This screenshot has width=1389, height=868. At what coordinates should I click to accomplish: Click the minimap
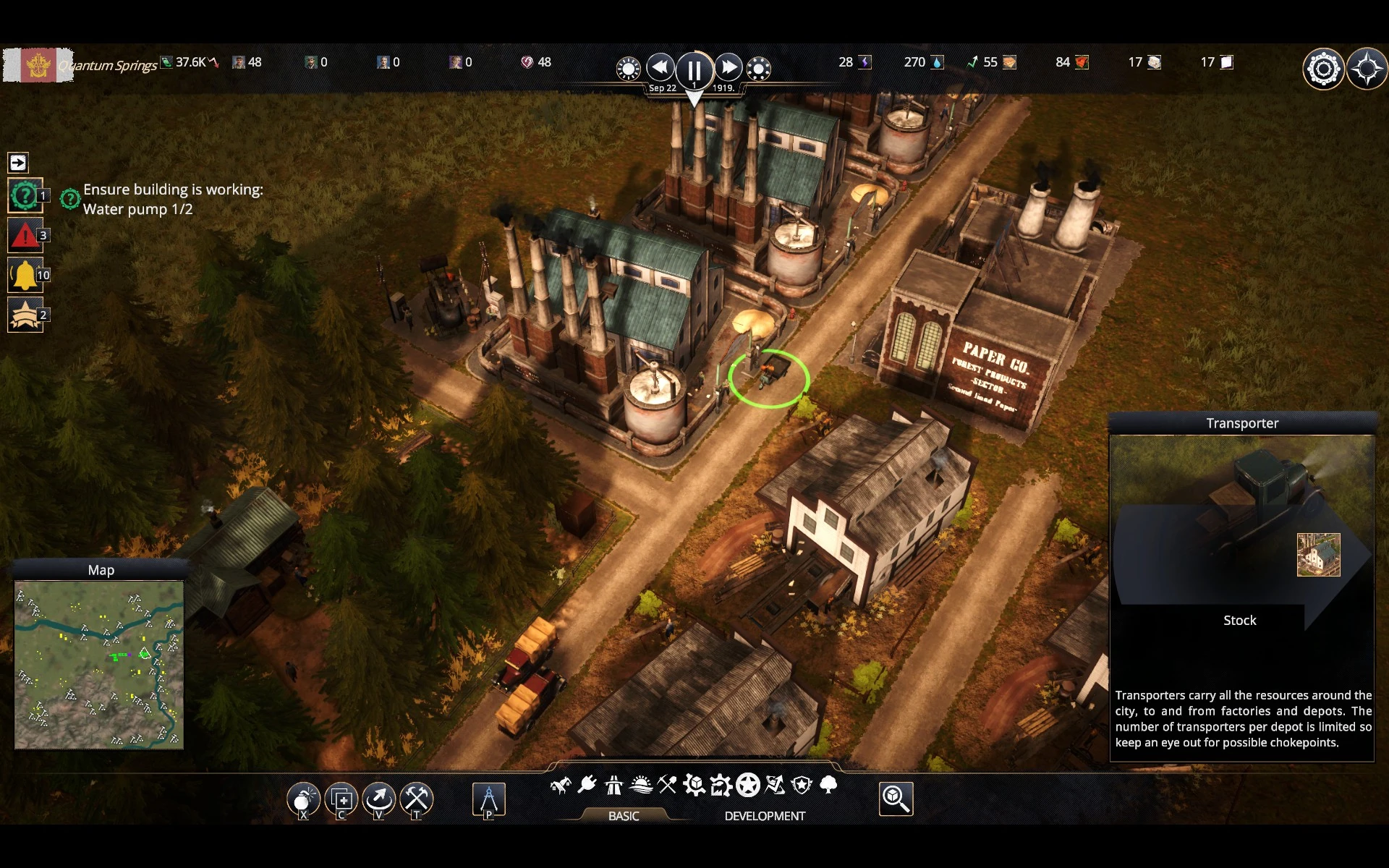[99, 664]
